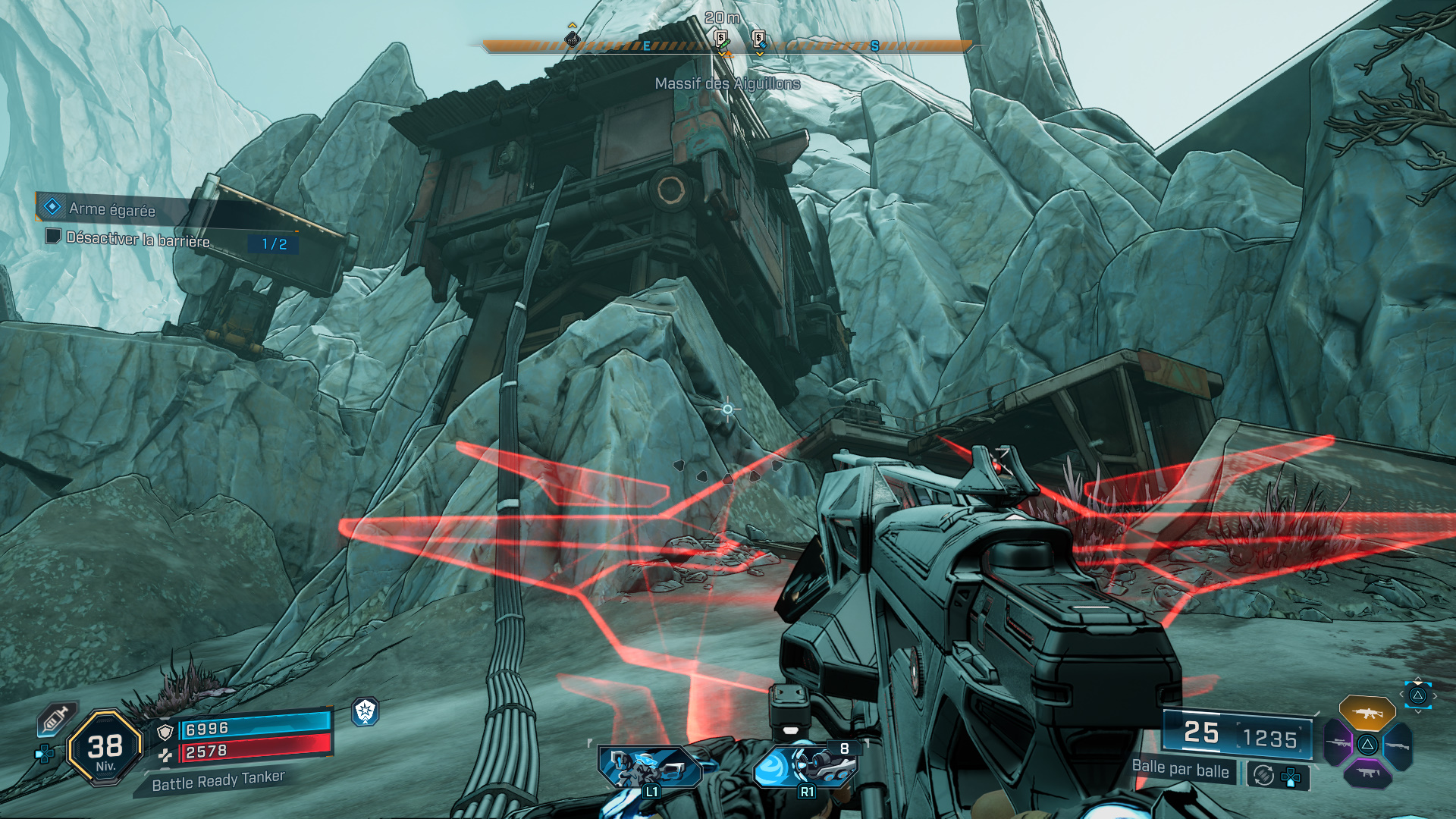
Task: Click the level 38 character badge
Action: click(x=105, y=748)
